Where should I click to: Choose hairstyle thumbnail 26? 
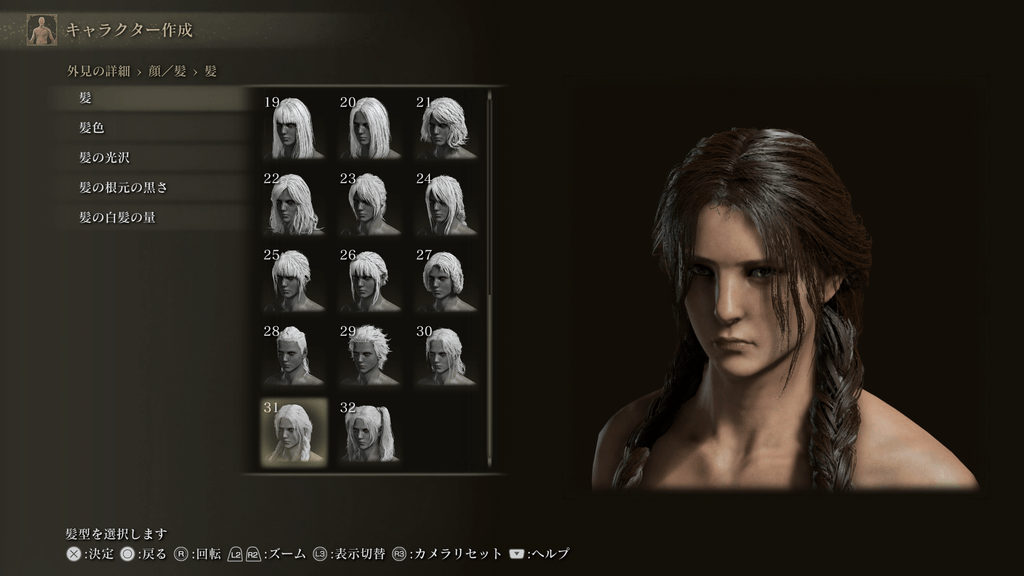pos(370,279)
